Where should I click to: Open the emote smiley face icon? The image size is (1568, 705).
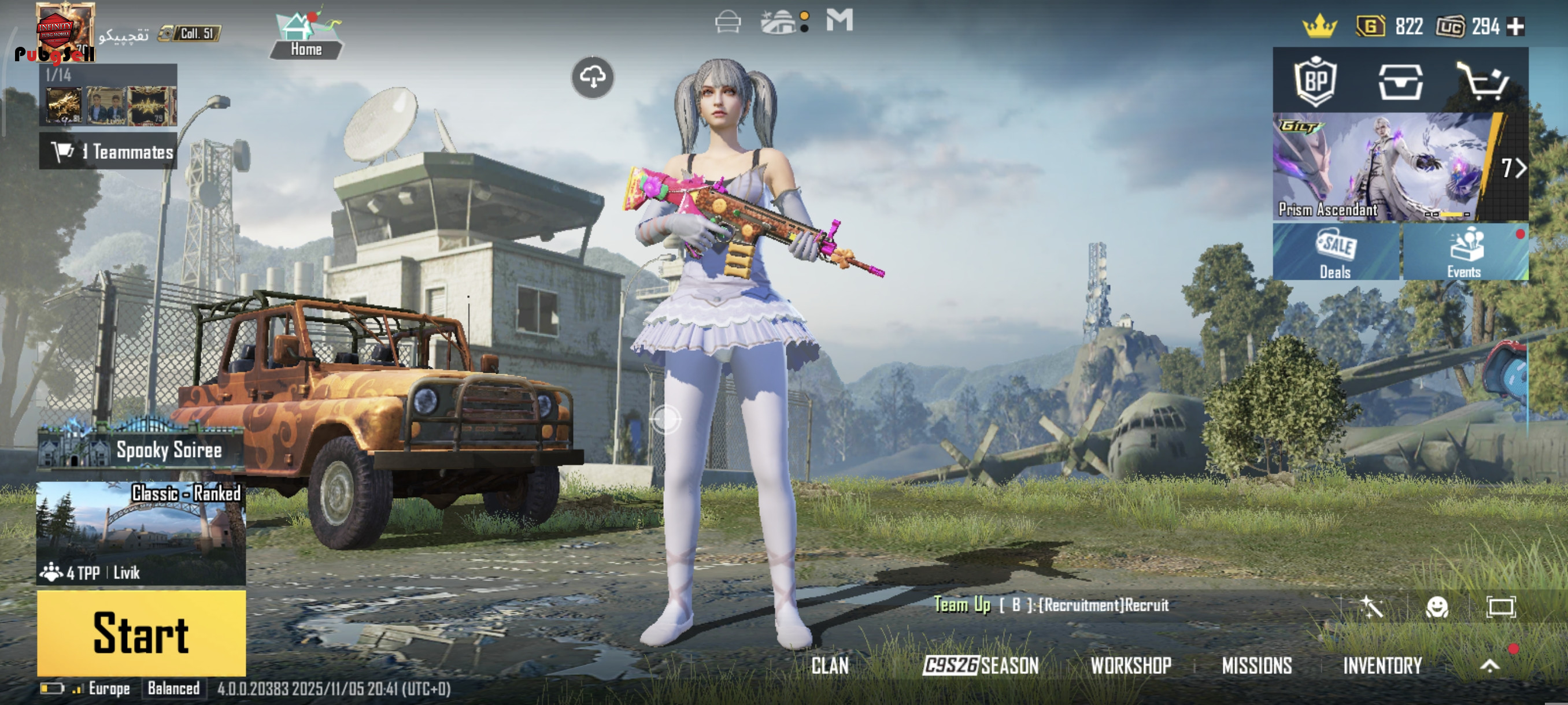(1437, 607)
